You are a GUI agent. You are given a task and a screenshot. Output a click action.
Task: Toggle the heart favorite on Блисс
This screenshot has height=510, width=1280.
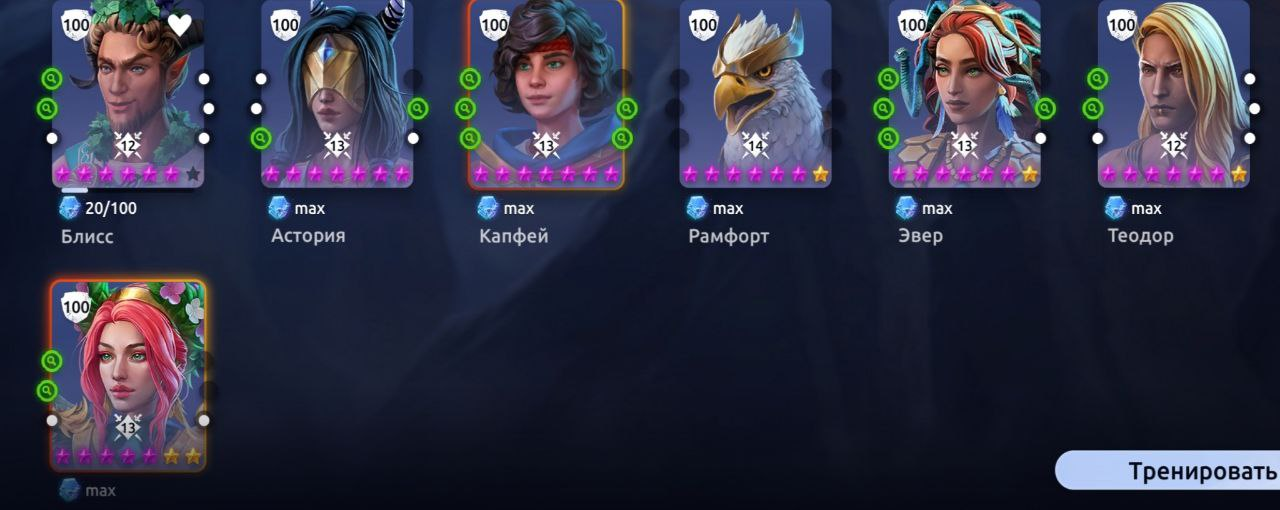point(180,25)
